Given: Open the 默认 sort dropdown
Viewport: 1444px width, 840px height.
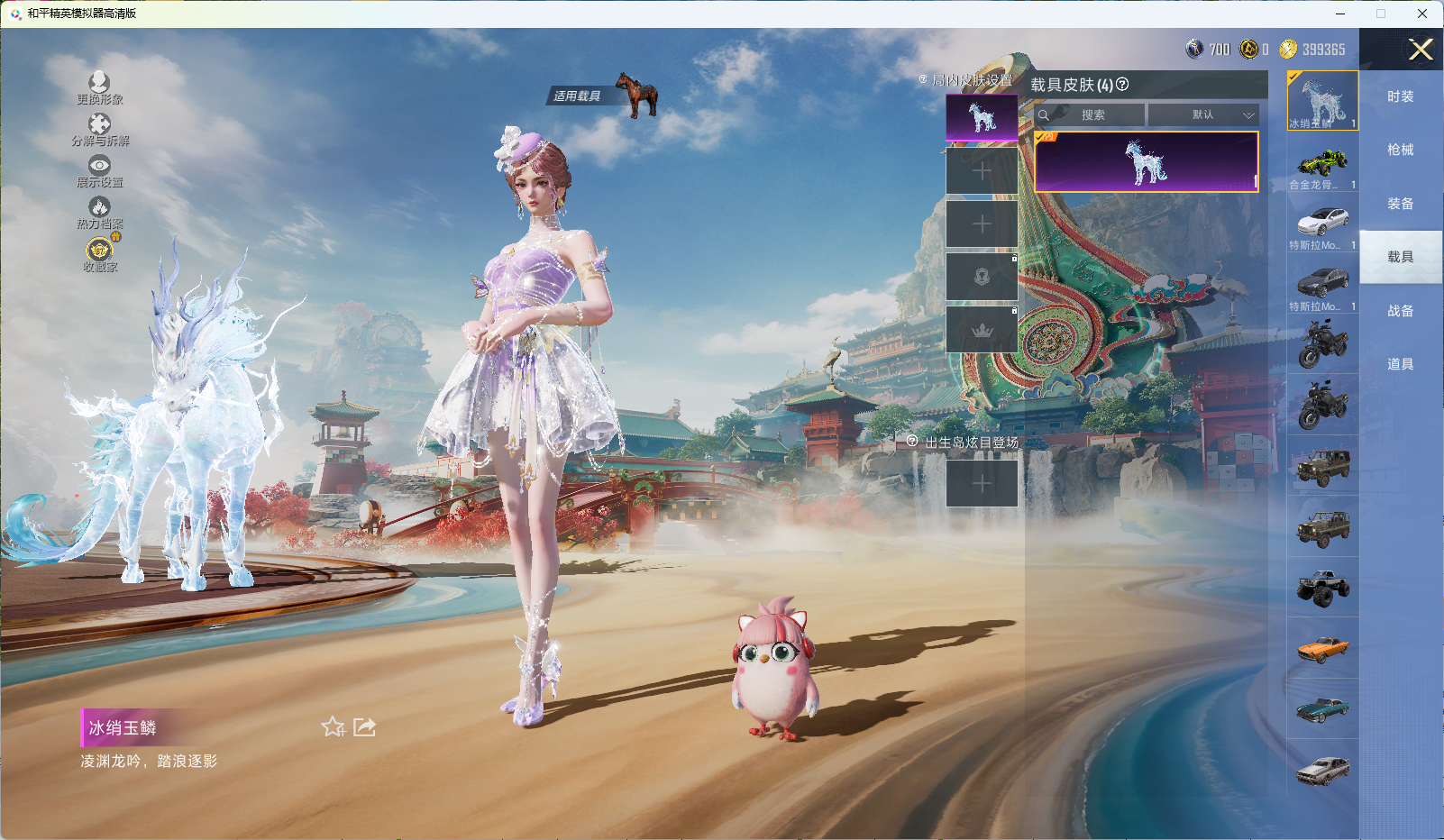Looking at the screenshot, I should (1203, 115).
